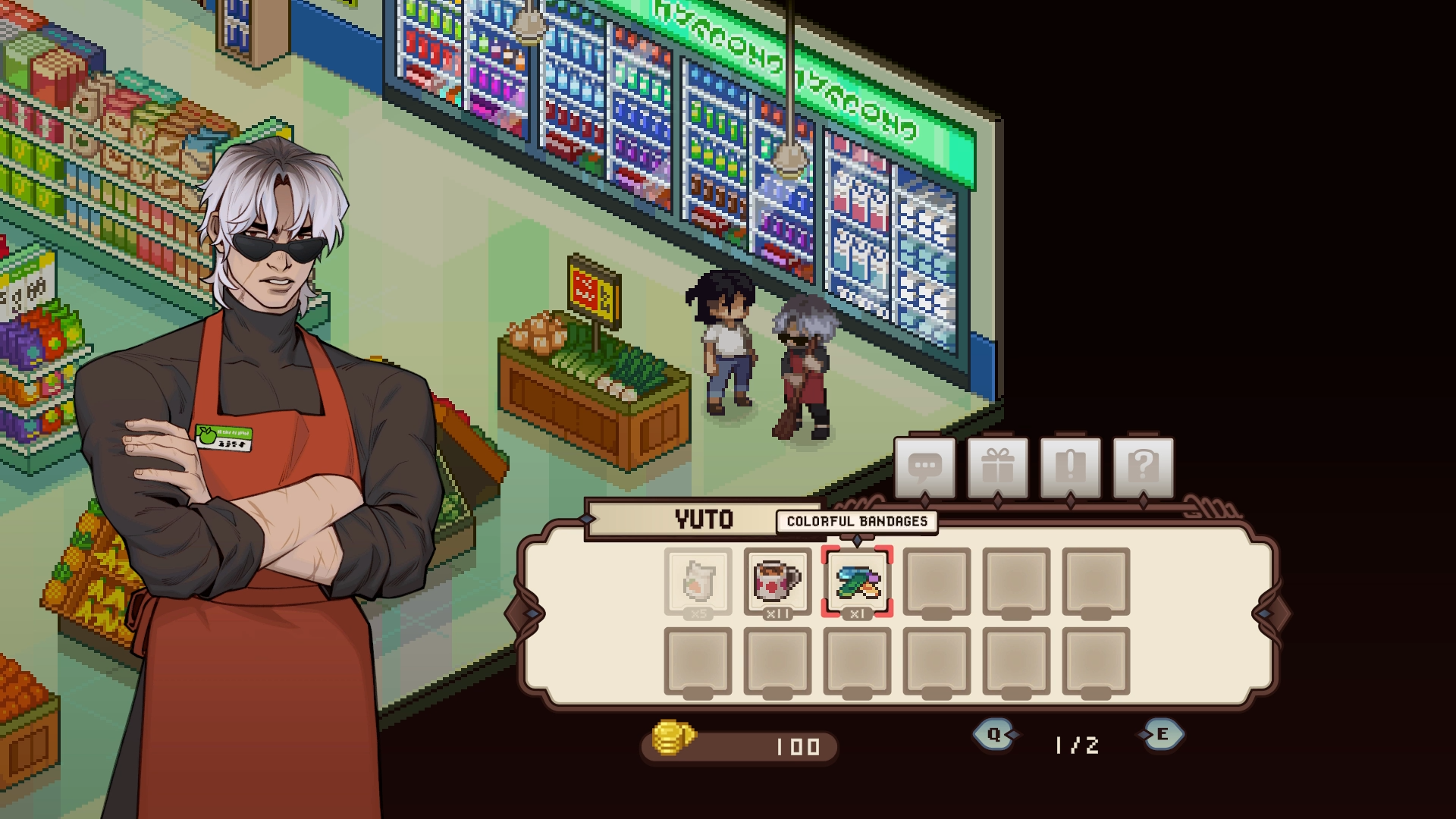The width and height of the screenshot is (1456, 819).
Task: Choose the Colorful Bandages item slot
Action: tap(857, 581)
